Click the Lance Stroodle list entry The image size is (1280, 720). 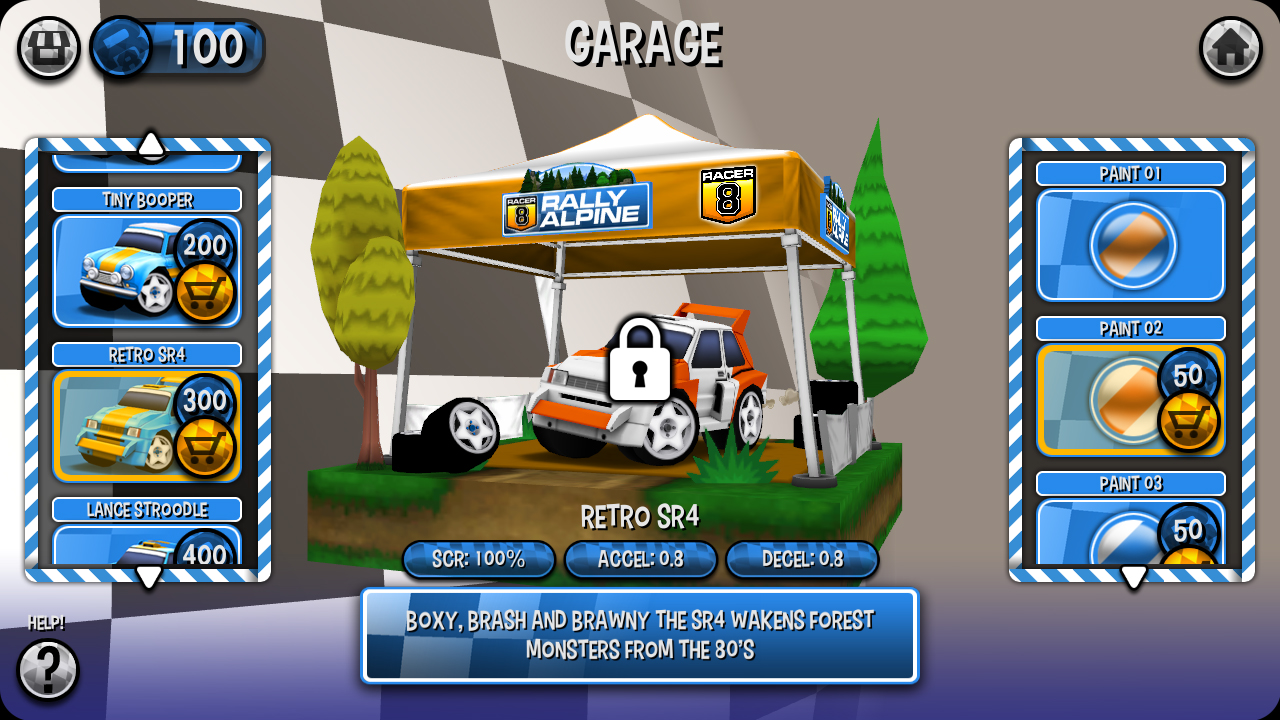click(146, 509)
